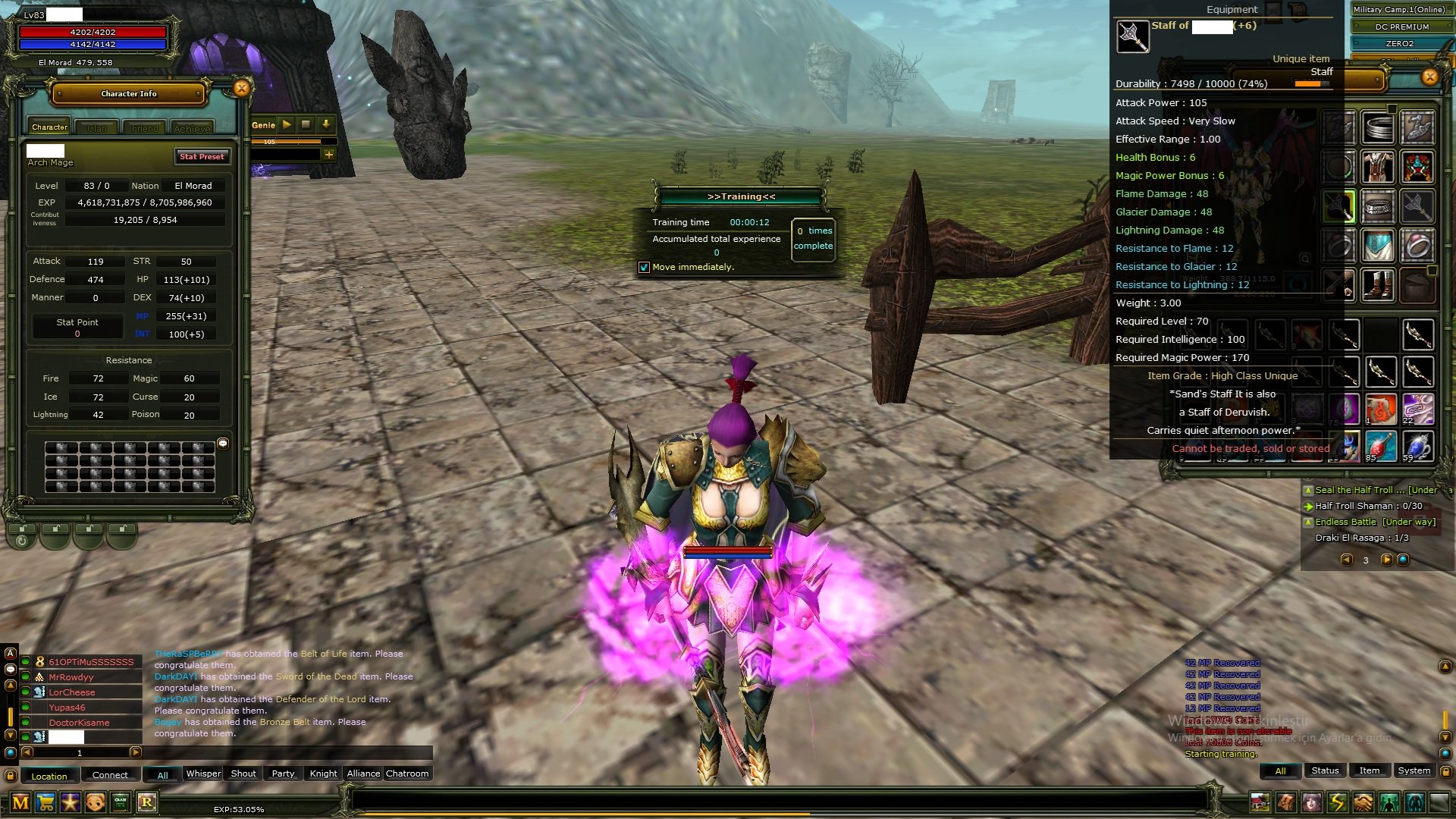Screen dimensions: 1456x819
Task: Switch chat to the Shout channel
Action: (243, 773)
